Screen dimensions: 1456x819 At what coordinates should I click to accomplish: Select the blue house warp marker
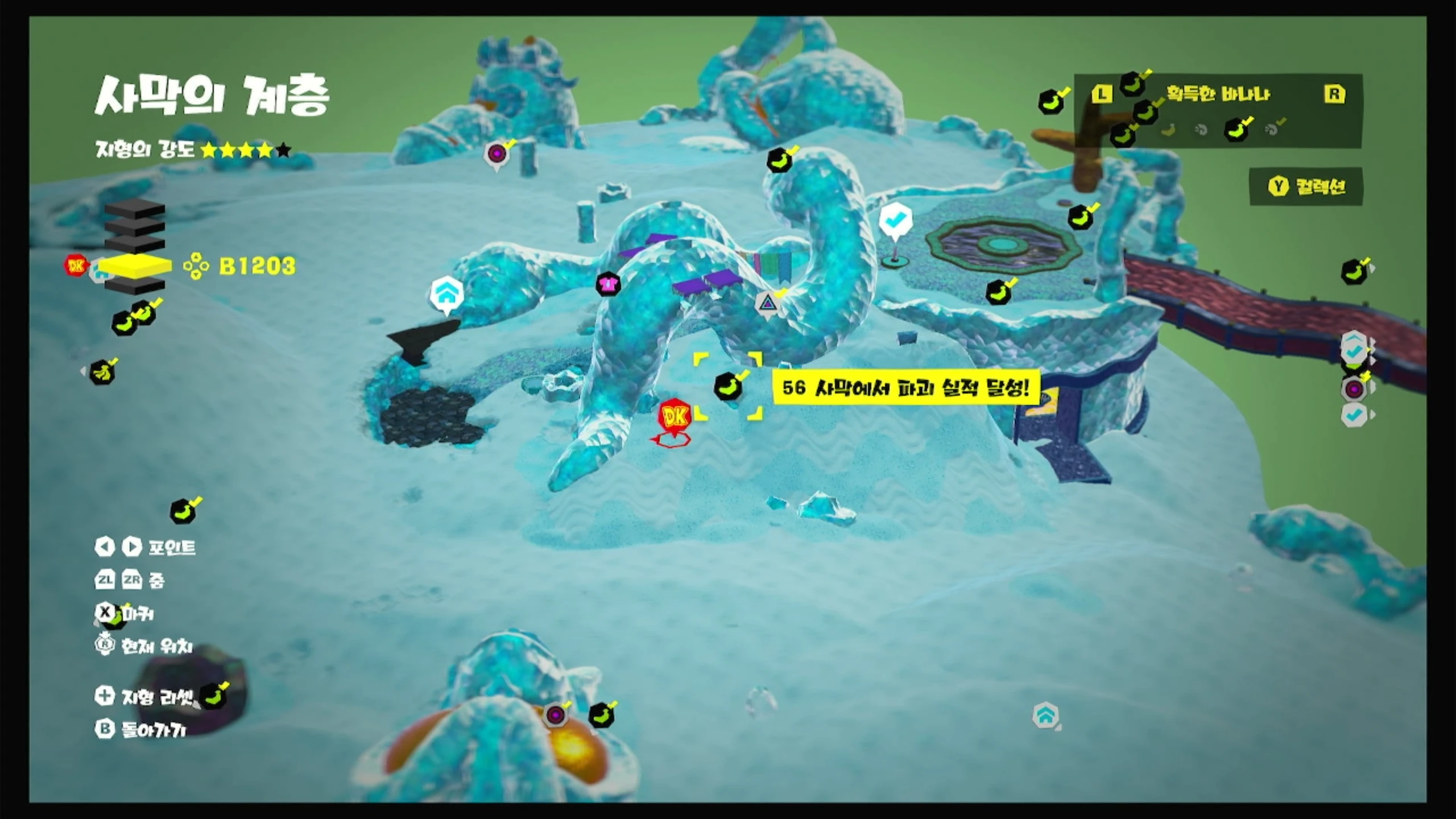pos(446,294)
